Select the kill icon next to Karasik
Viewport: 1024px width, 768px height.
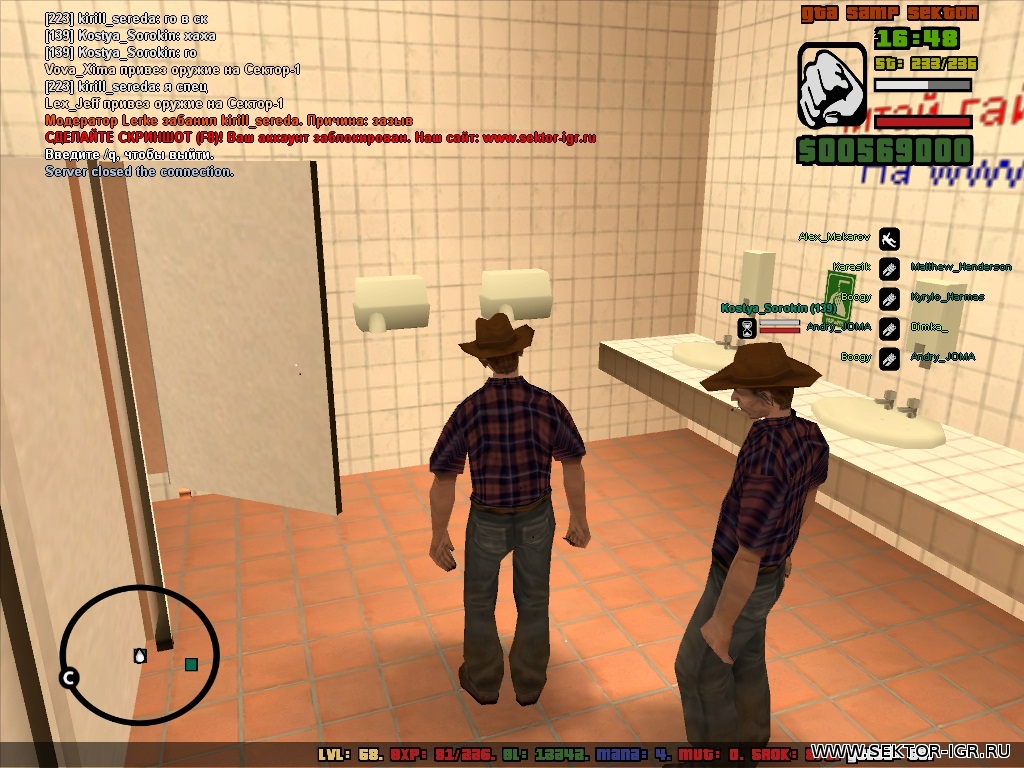[x=889, y=268]
